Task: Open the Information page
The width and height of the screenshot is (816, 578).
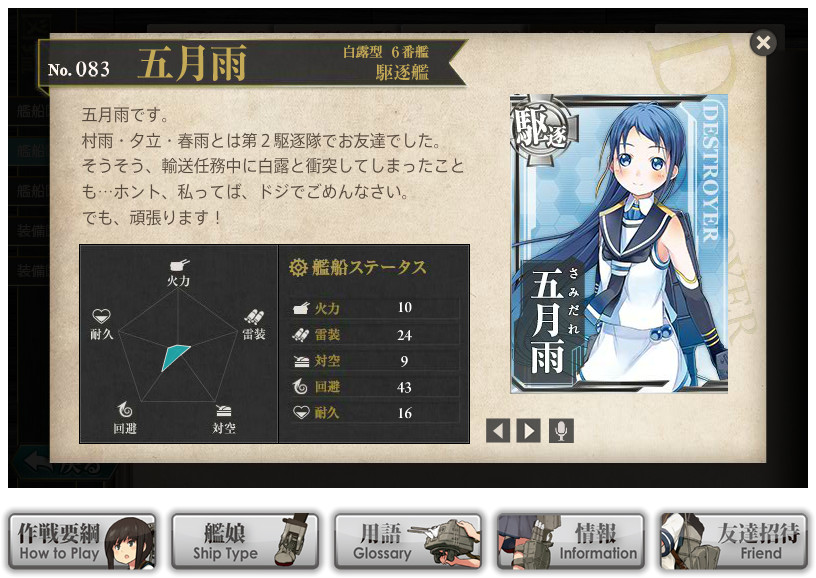Action: (x=571, y=541)
